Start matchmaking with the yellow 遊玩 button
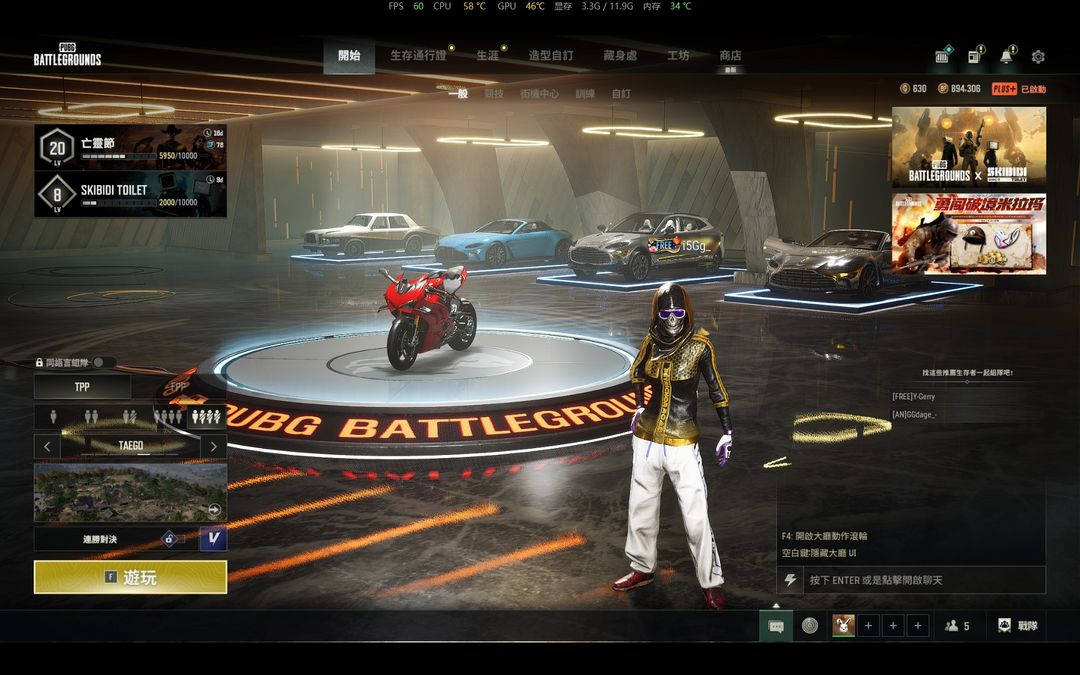This screenshot has height=675, width=1080. [x=130, y=577]
